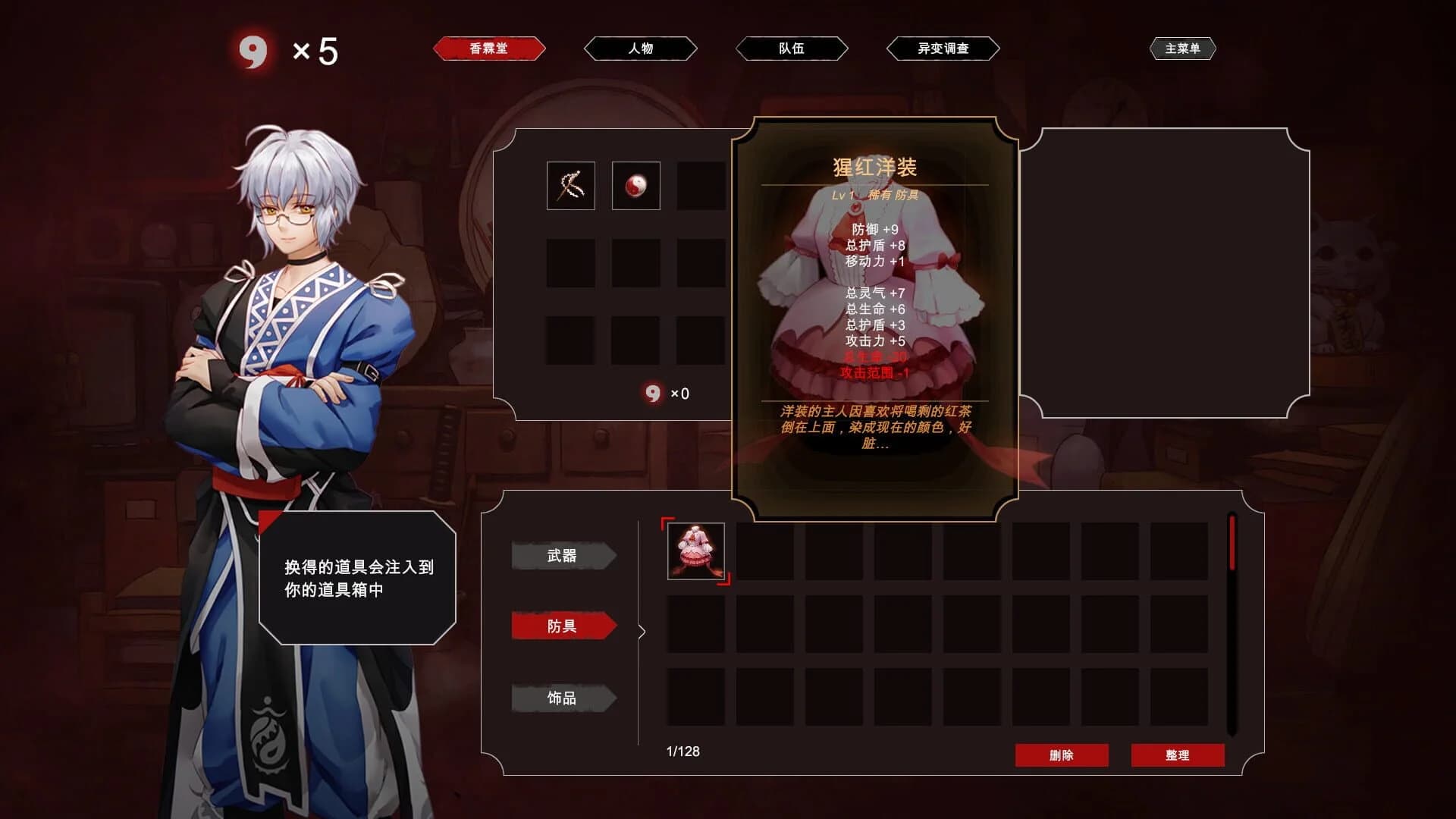Open the 香霖堂 shop tab
This screenshot has height=819, width=1456.
click(489, 48)
